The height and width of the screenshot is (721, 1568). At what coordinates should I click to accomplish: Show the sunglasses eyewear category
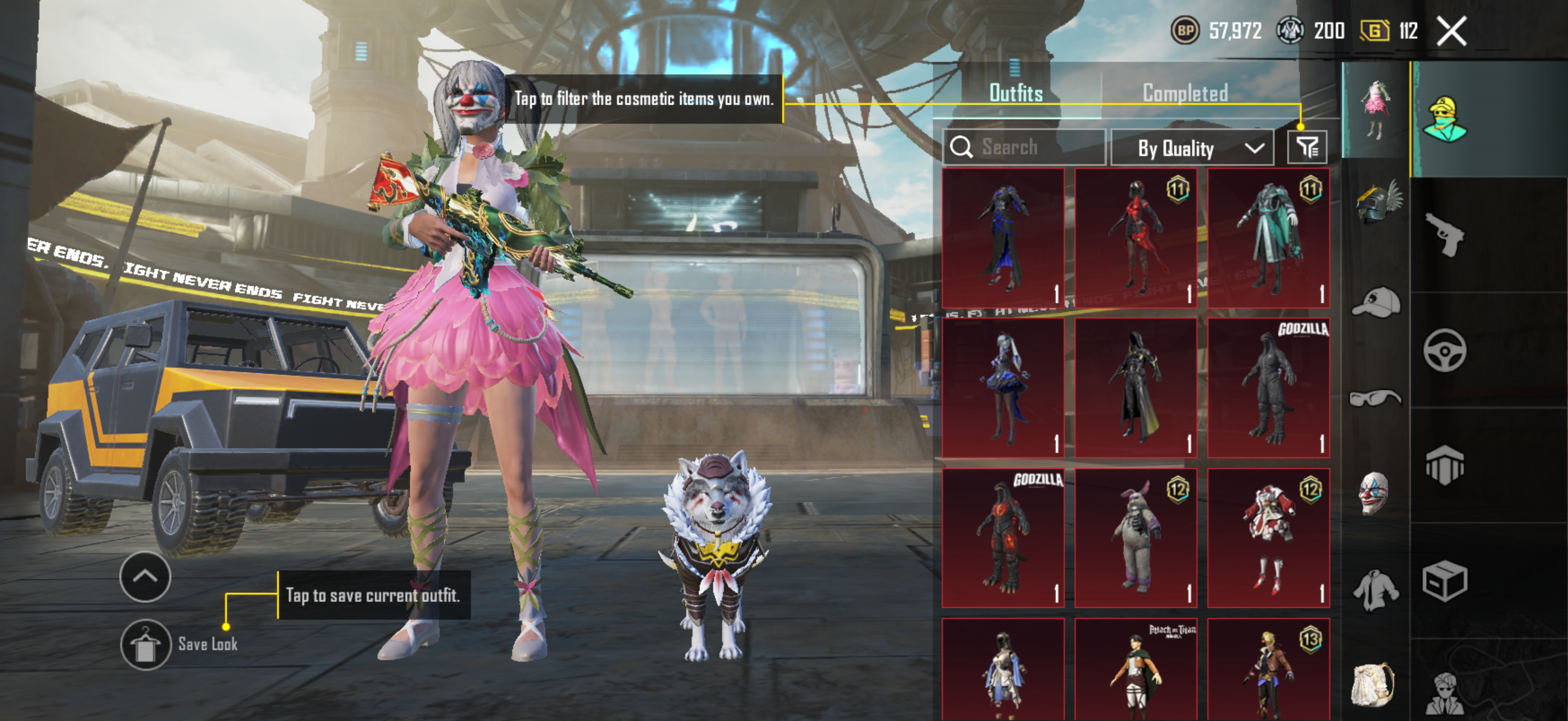point(1375,399)
